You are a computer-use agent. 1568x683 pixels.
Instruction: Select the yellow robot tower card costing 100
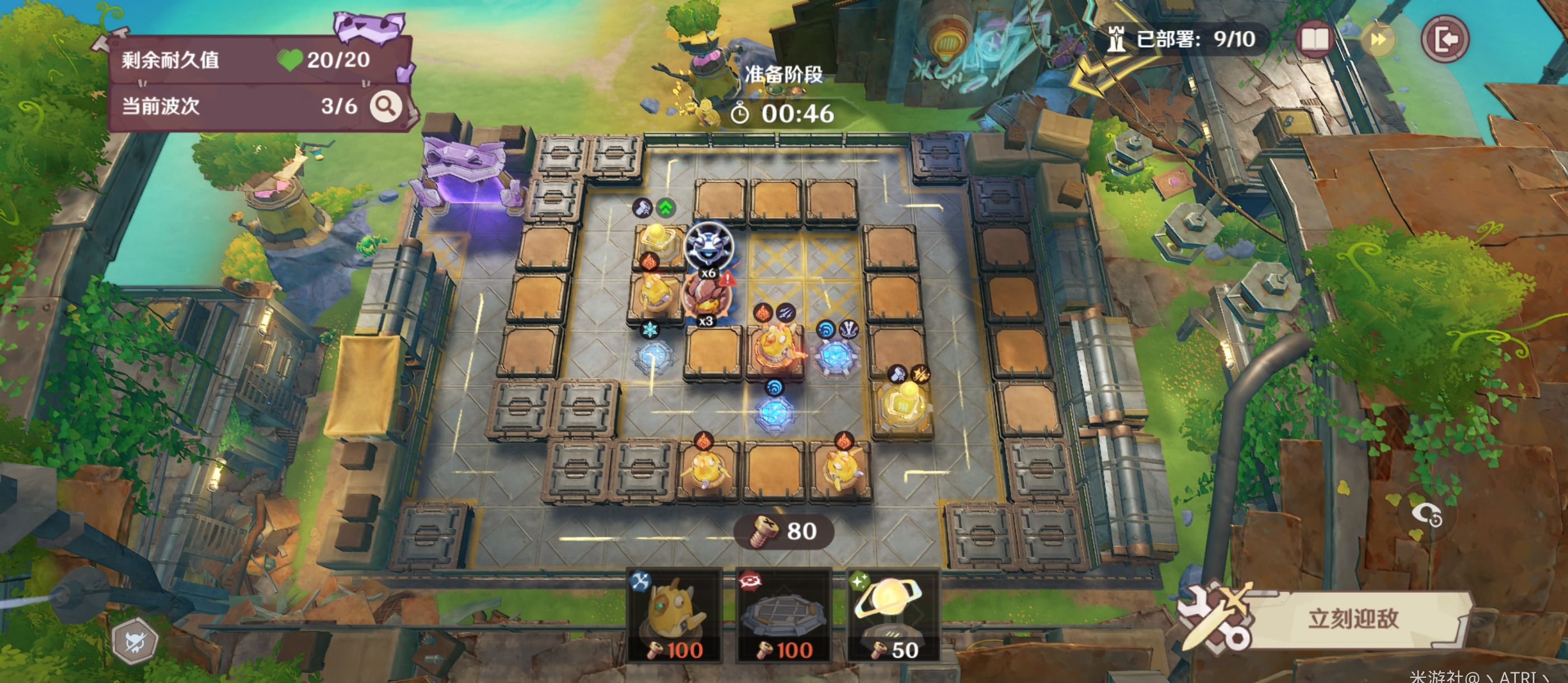(x=675, y=616)
